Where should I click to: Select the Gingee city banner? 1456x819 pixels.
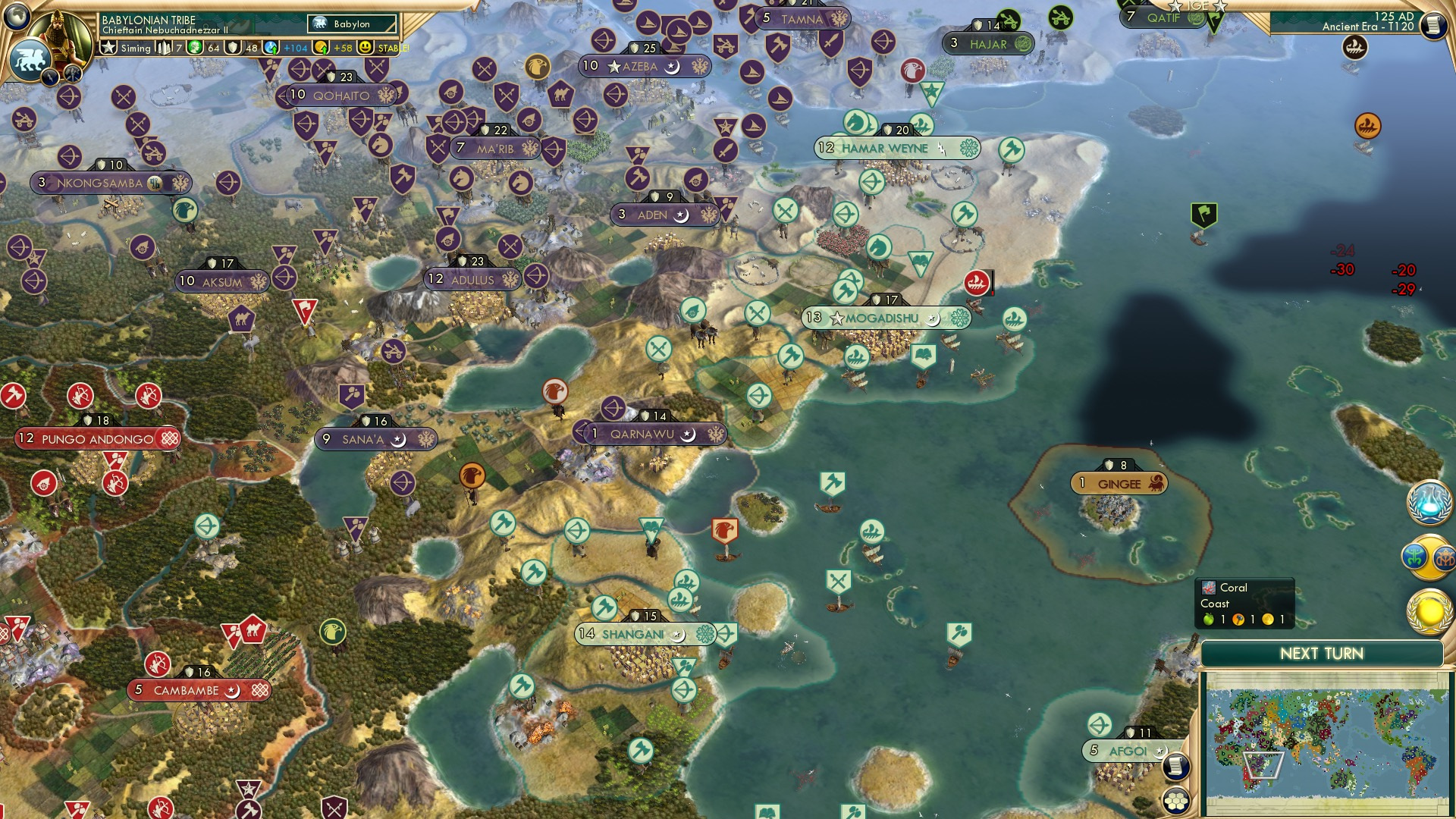(1119, 484)
